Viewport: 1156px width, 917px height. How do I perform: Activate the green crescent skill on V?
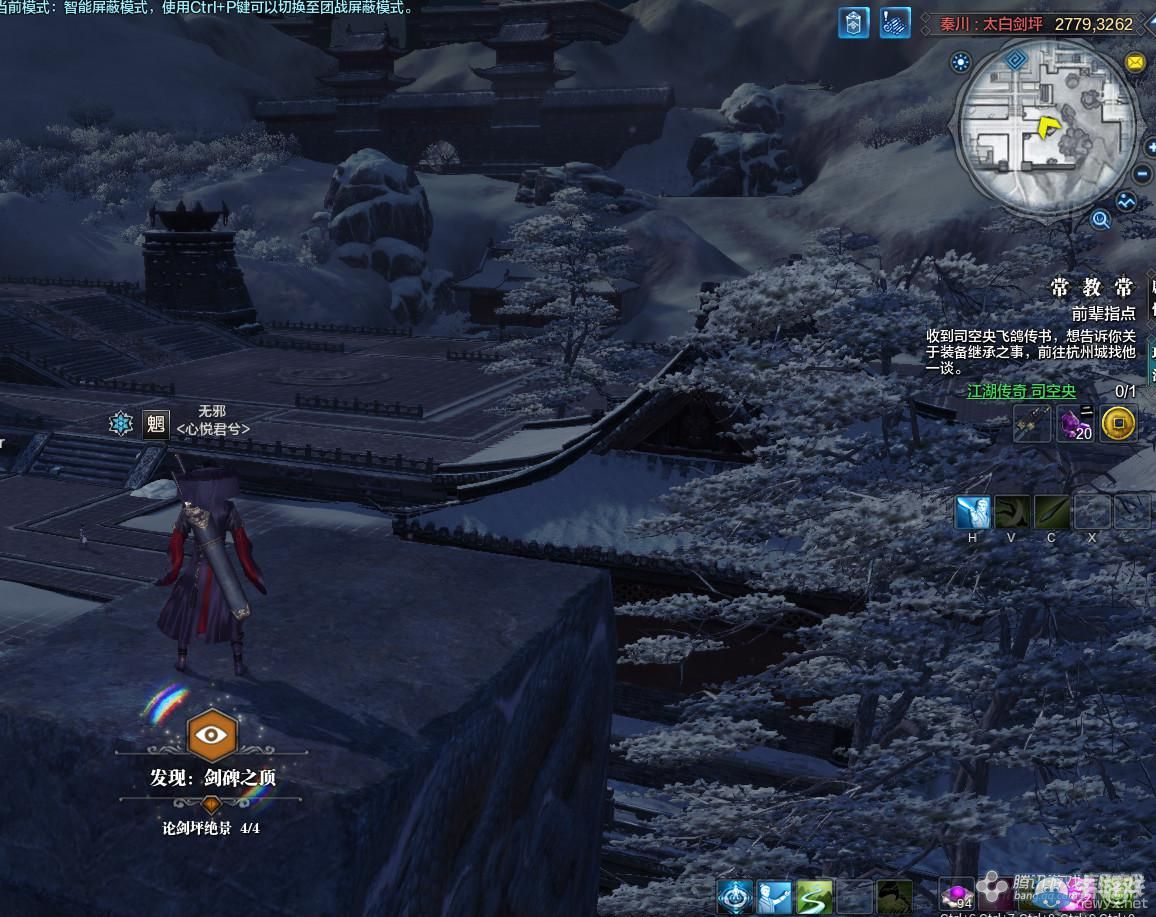pos(1012,512)
